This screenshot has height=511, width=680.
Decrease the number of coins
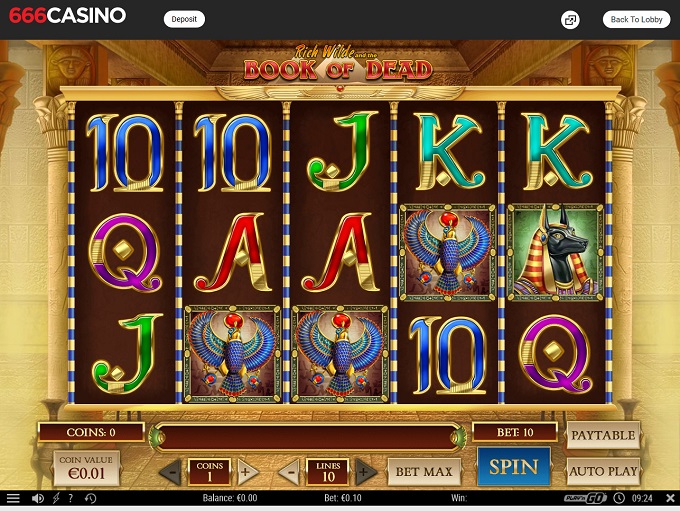[x=172, y=471]
